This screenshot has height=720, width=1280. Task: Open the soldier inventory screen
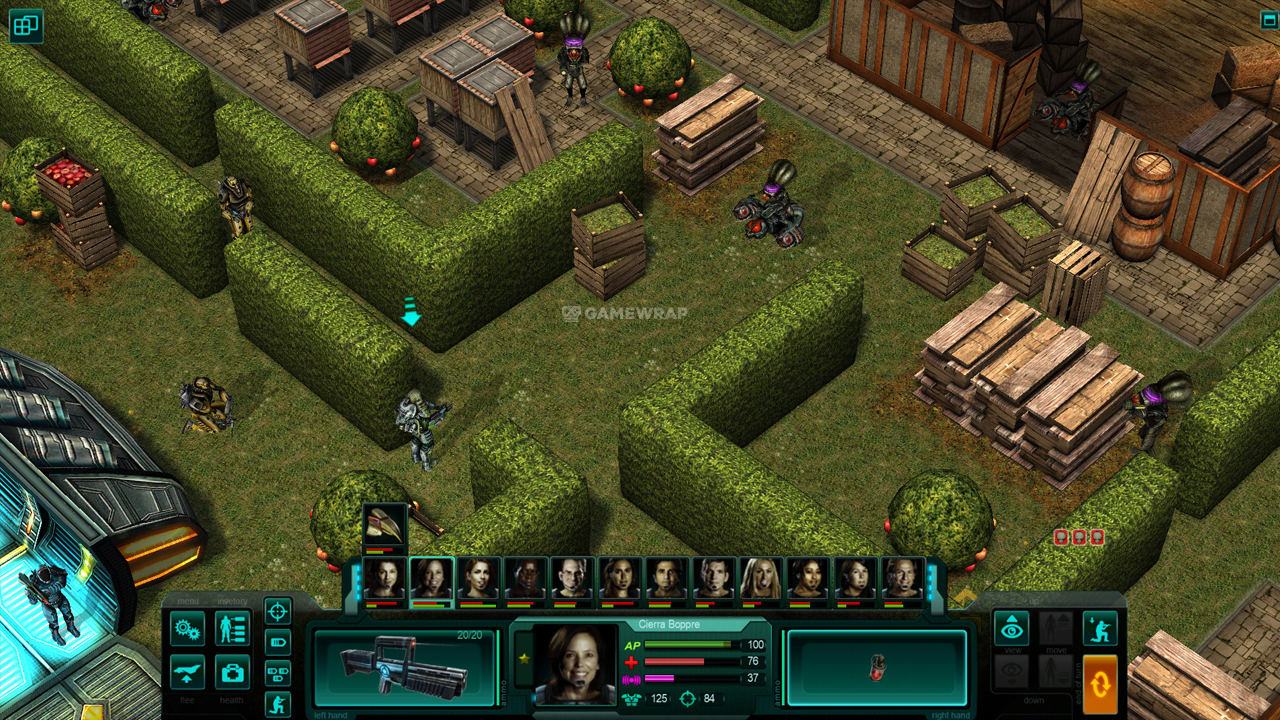(x=232, y=629)
